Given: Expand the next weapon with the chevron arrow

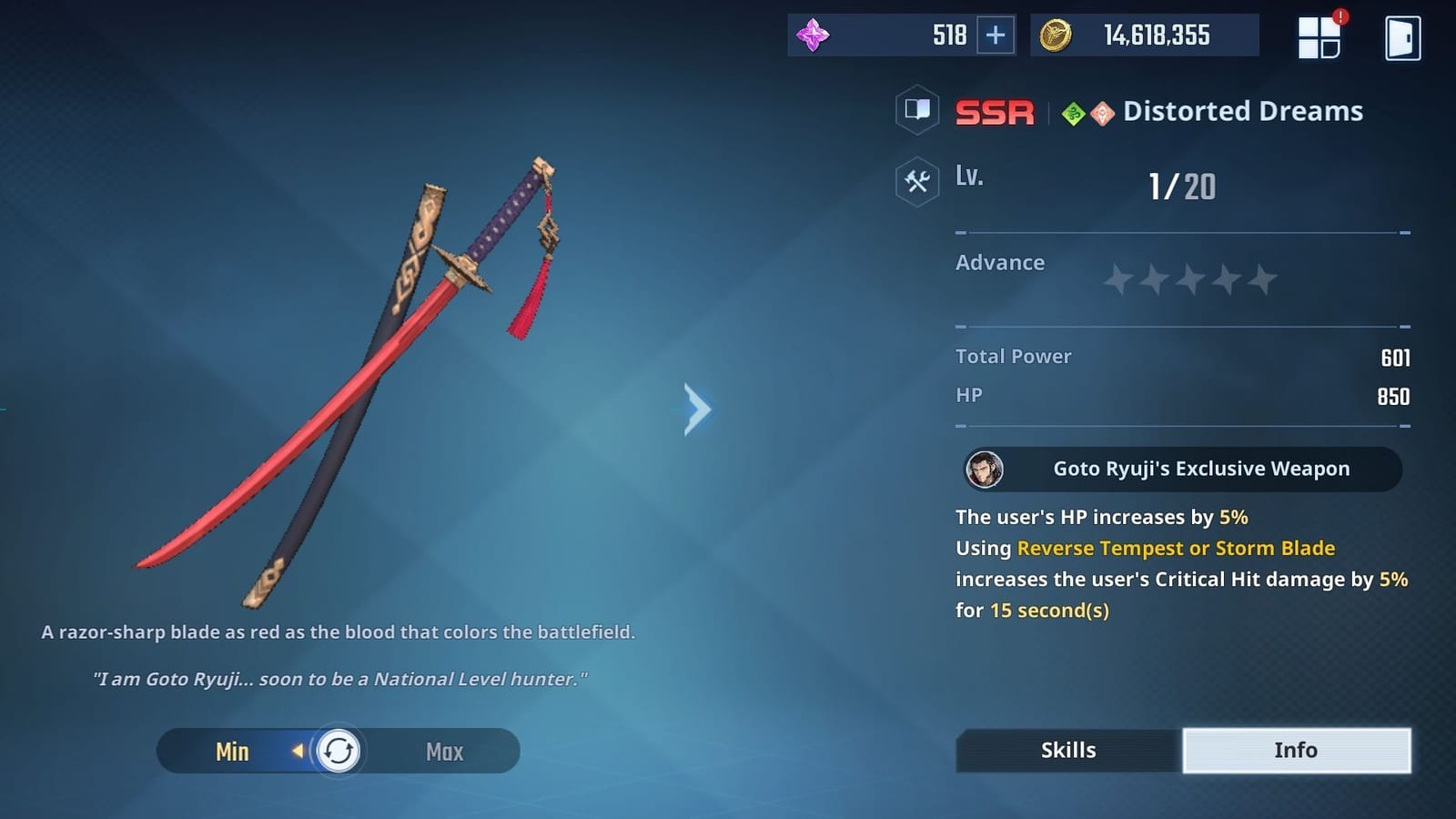Looking at the screenshot, I should 696,410.
